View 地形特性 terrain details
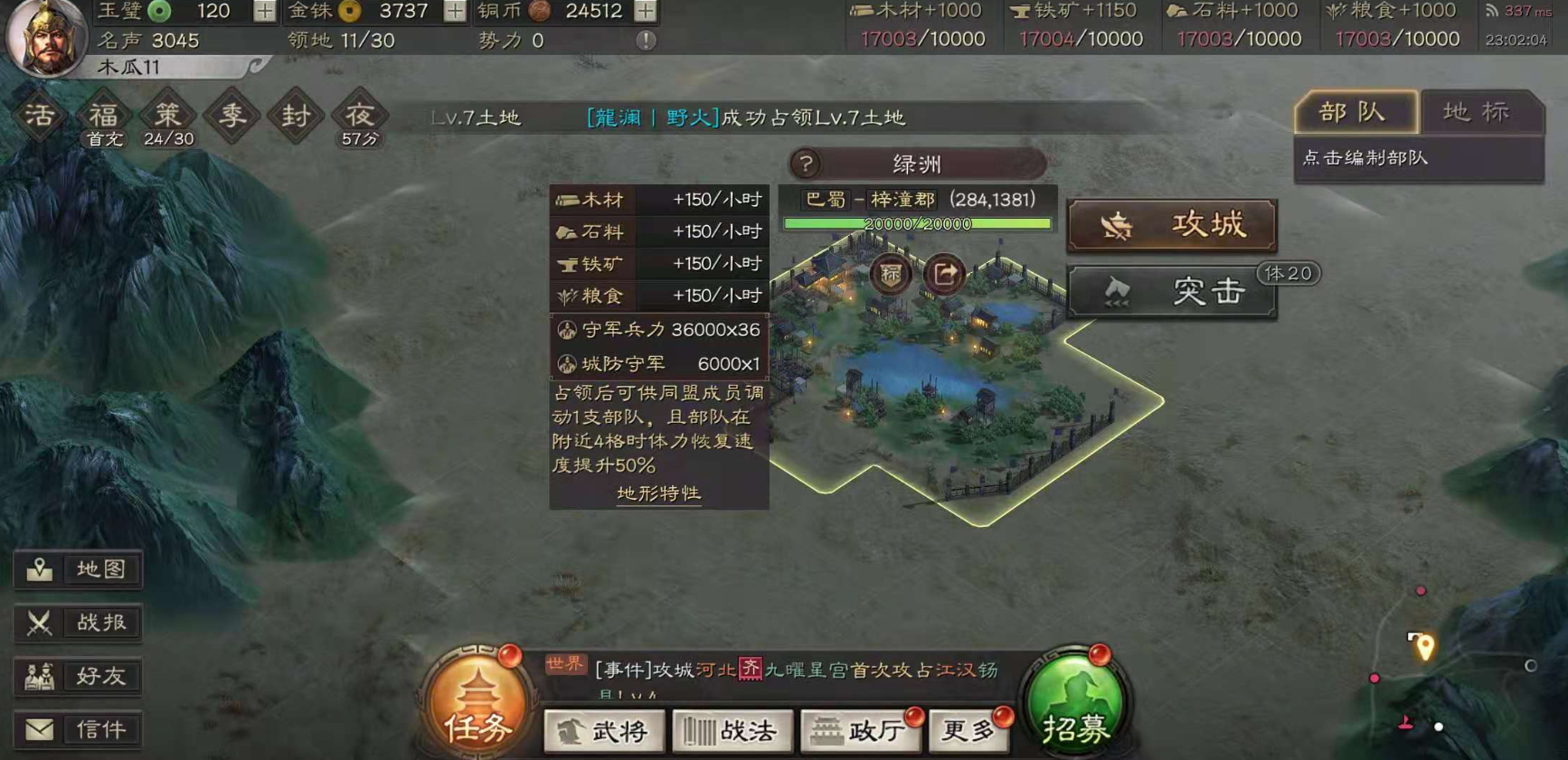 click(657, 494)
